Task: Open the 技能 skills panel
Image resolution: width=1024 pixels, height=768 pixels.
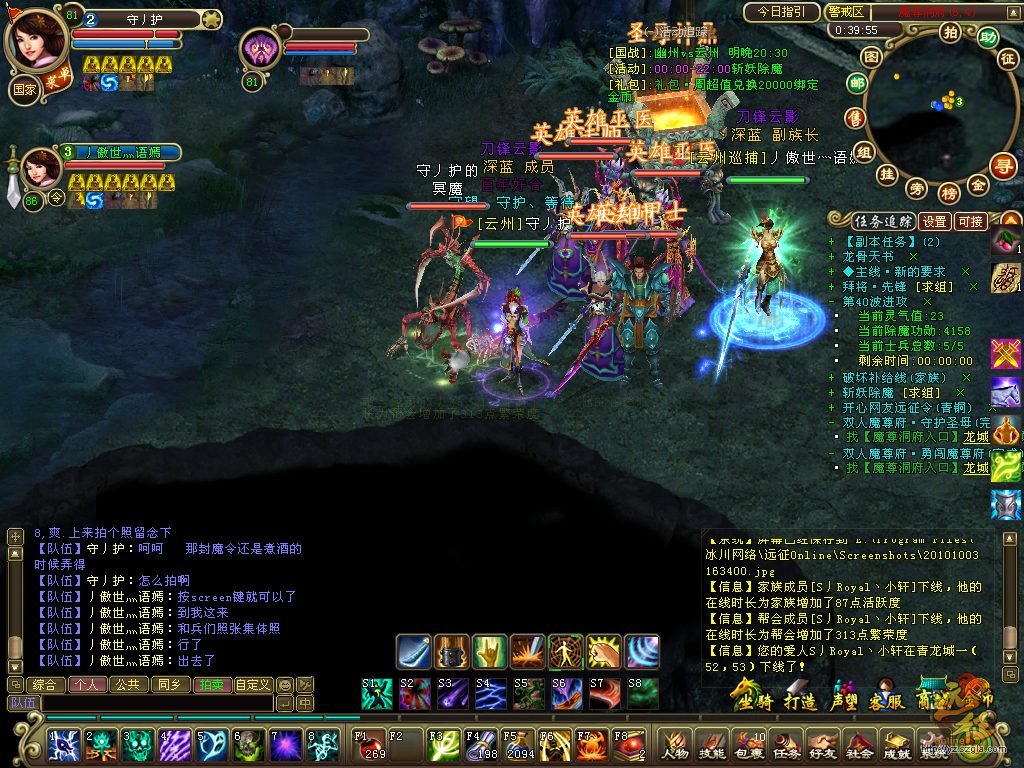Action: point(711,745)
